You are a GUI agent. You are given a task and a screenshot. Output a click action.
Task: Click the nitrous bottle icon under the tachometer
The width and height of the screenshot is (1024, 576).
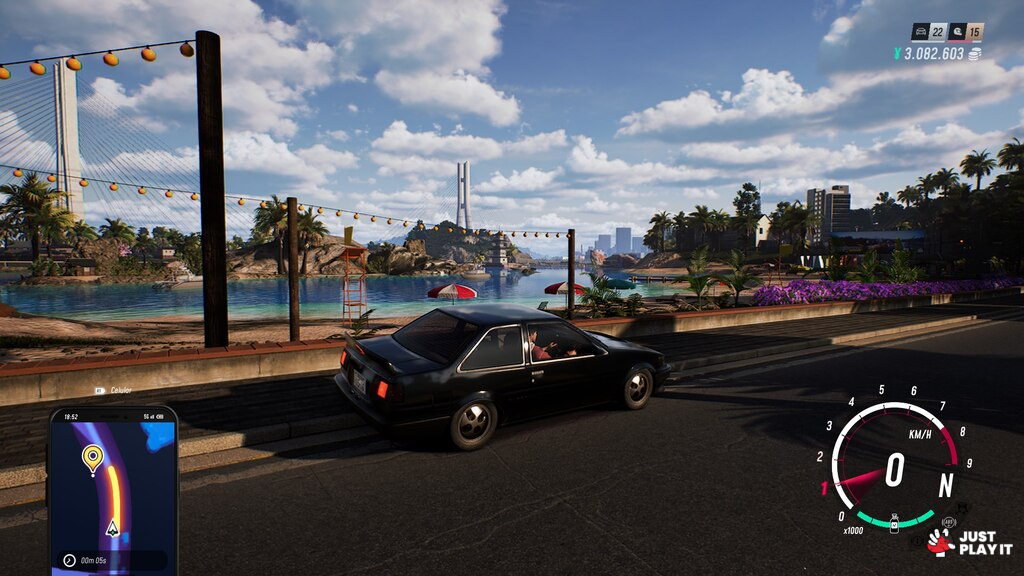pyautogui.click(x=894, y=522)
